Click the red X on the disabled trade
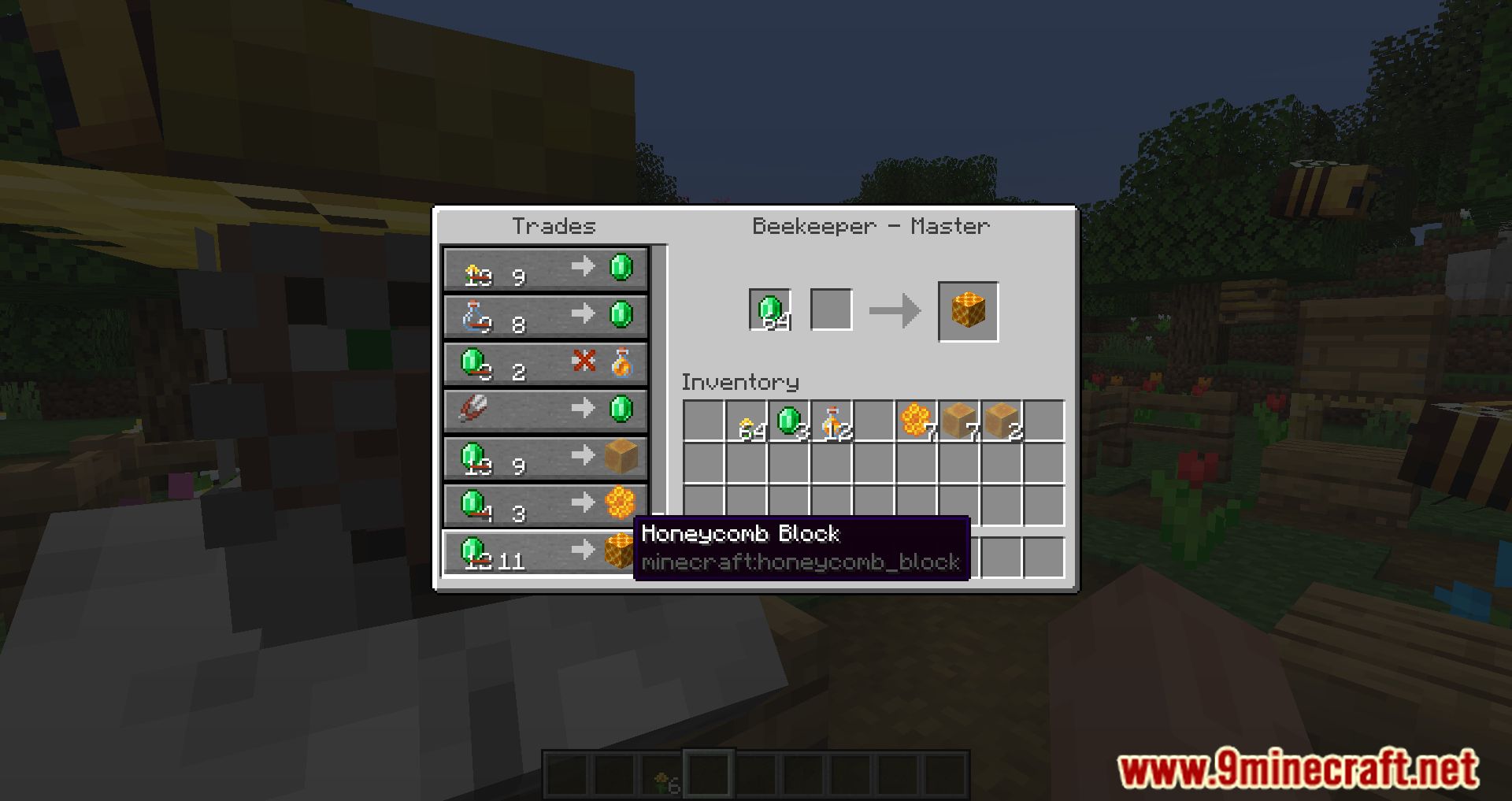The height and width of the screenshot is (801, 1512). 580,362
